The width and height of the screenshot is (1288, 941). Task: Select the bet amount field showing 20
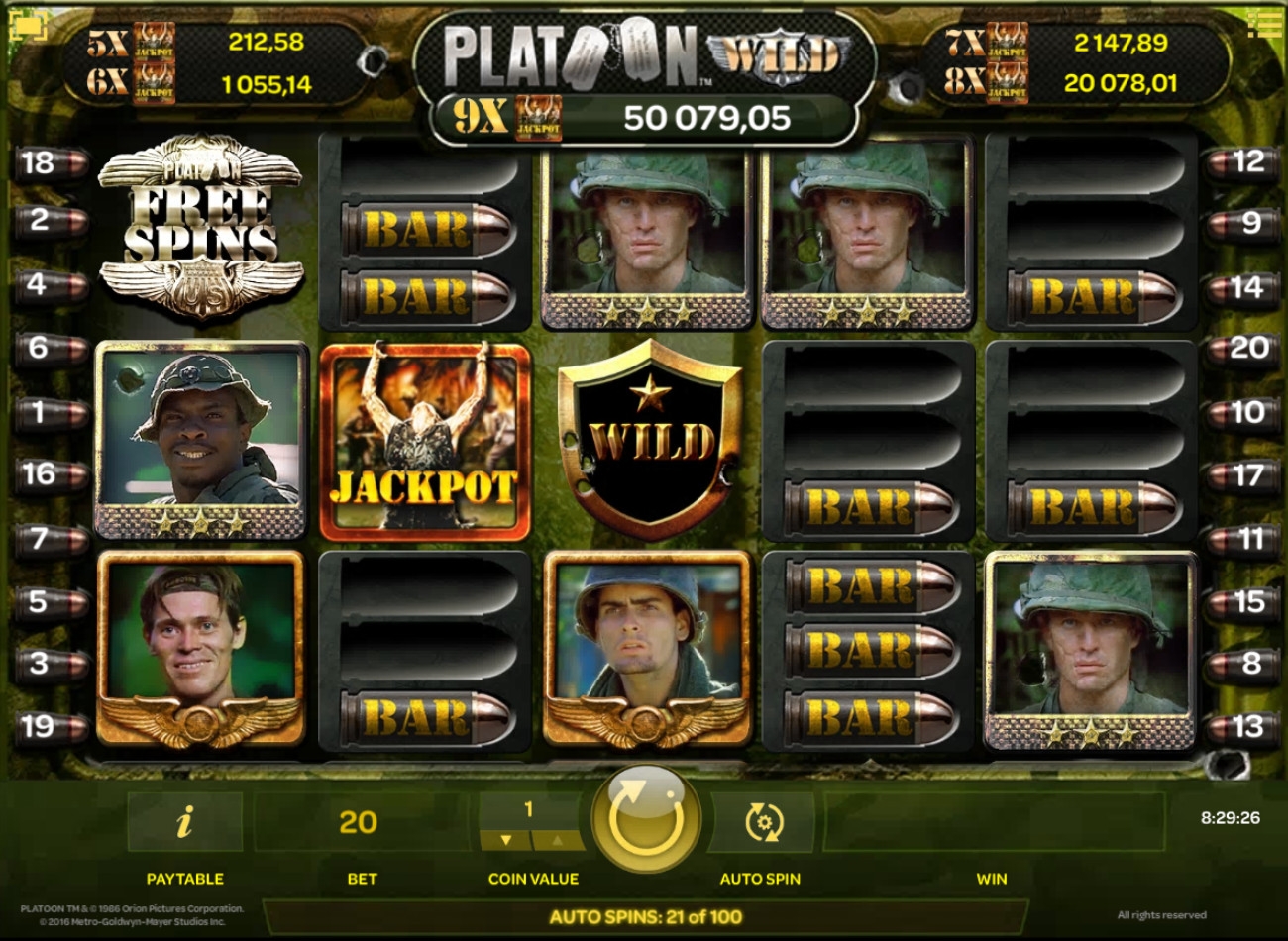click(x=358, y=822)
